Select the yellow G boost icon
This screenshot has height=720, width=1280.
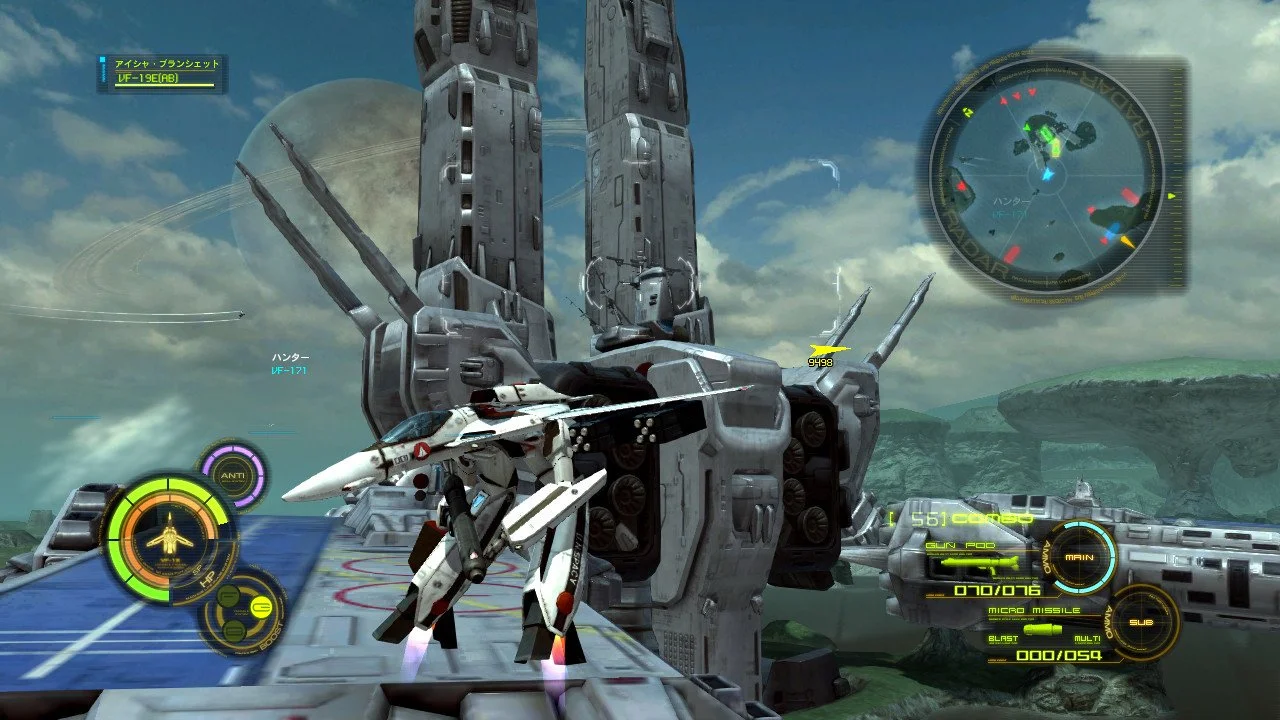[x=263, y=606]
